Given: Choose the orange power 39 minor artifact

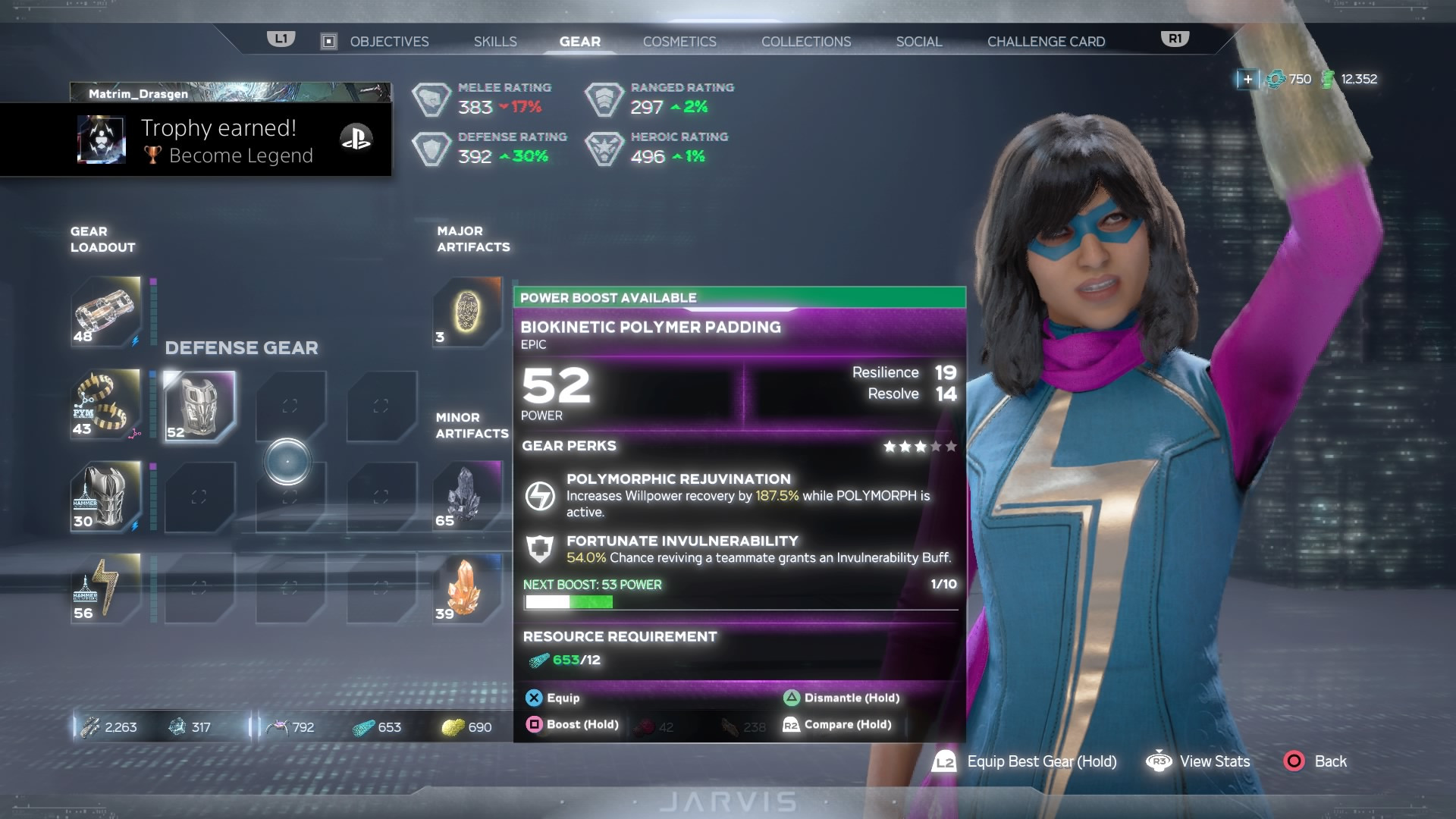Looking at the screenshot, I should 467,588.
